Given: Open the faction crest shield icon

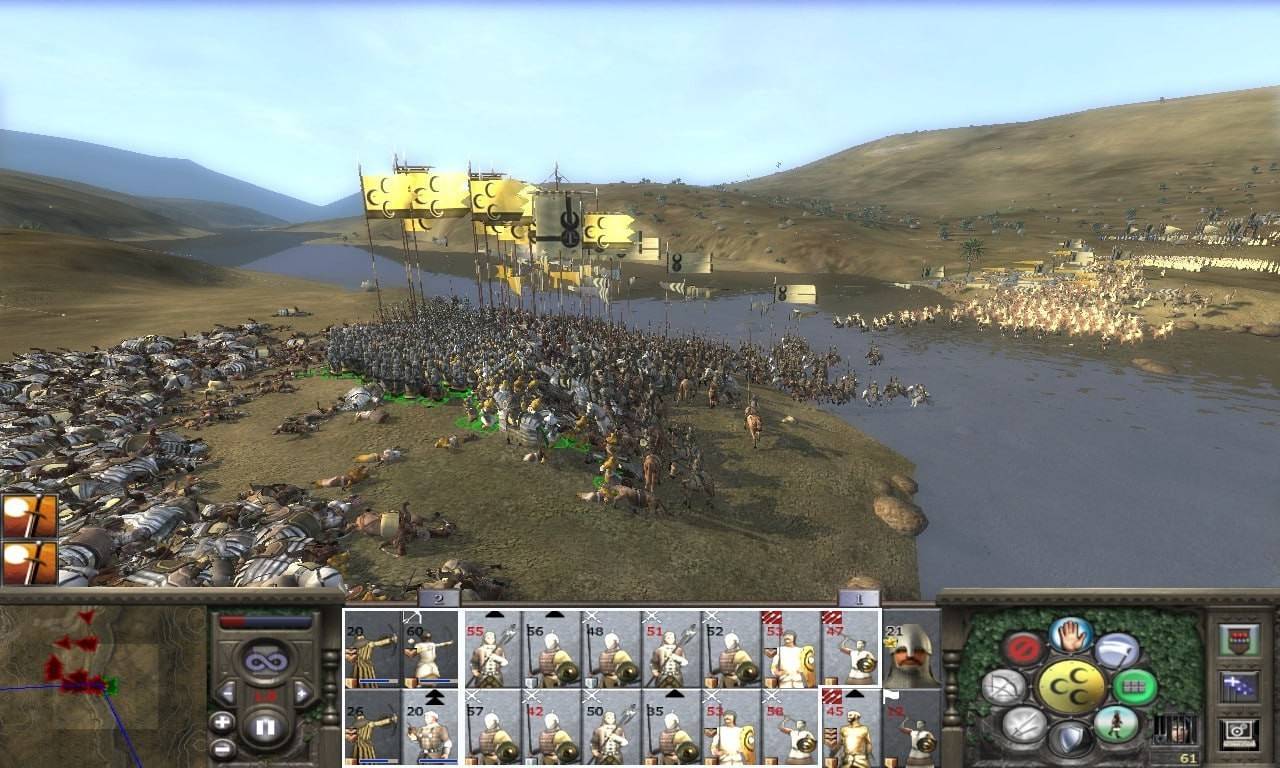Looking at the screenshot, I should click(1239, 640).
